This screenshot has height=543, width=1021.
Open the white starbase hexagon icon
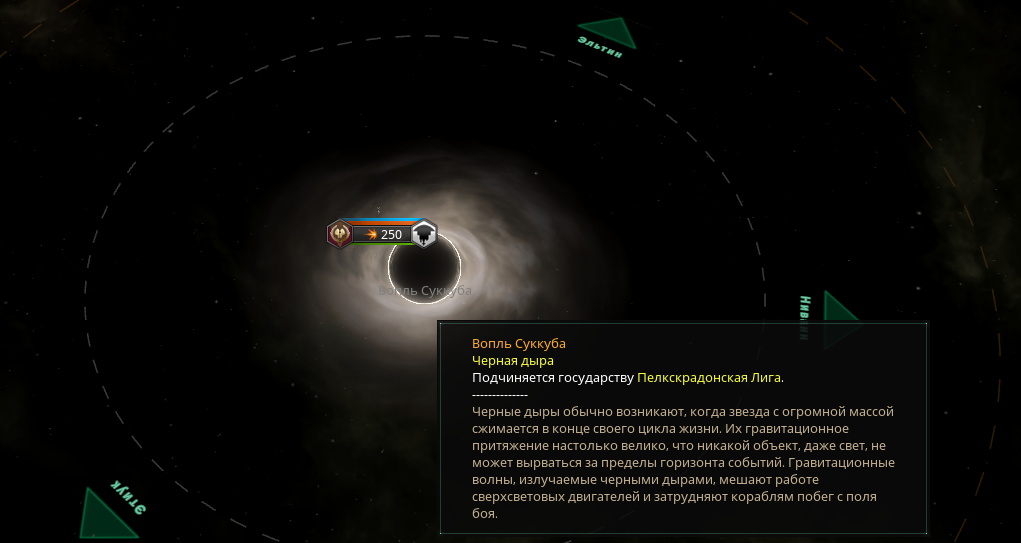(x=424, y=234)
